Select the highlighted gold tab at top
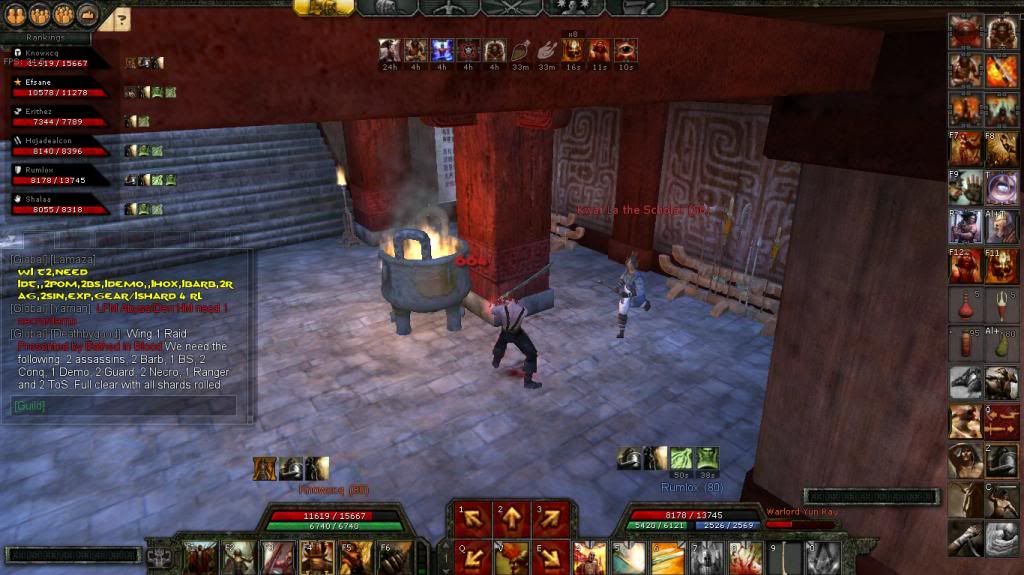Image resolution: width=1024 pixels, height=575 pixels. [323, 7]
